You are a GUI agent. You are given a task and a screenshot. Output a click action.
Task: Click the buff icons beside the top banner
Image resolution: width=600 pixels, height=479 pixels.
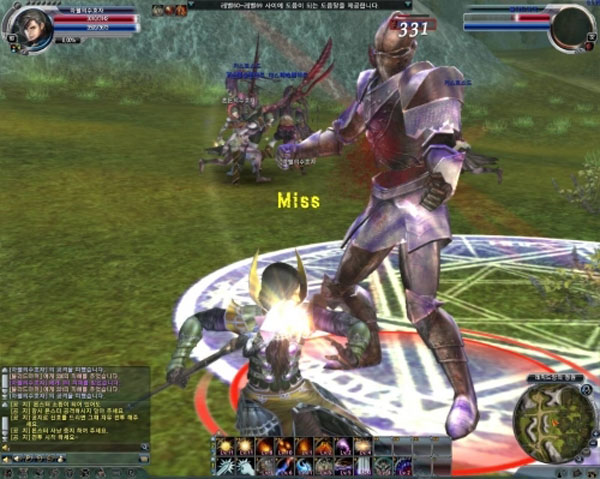click(168, 10)
